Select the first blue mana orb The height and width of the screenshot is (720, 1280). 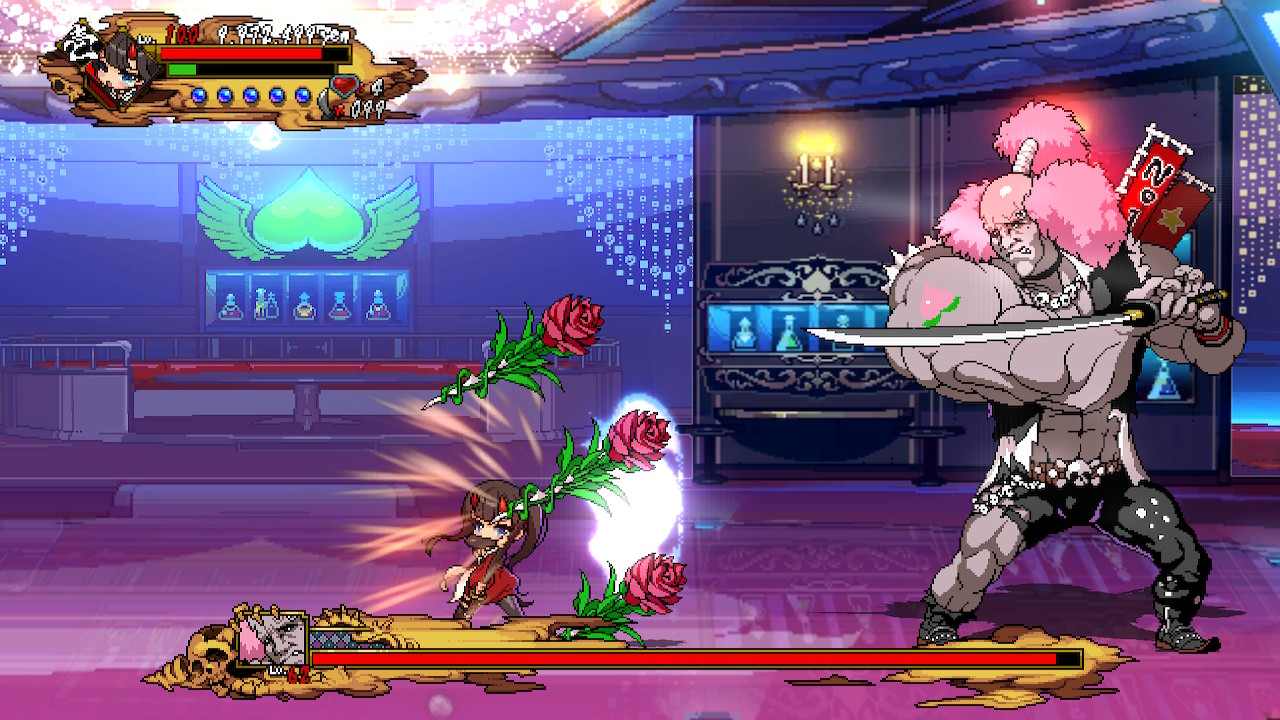tap(200, 94)
